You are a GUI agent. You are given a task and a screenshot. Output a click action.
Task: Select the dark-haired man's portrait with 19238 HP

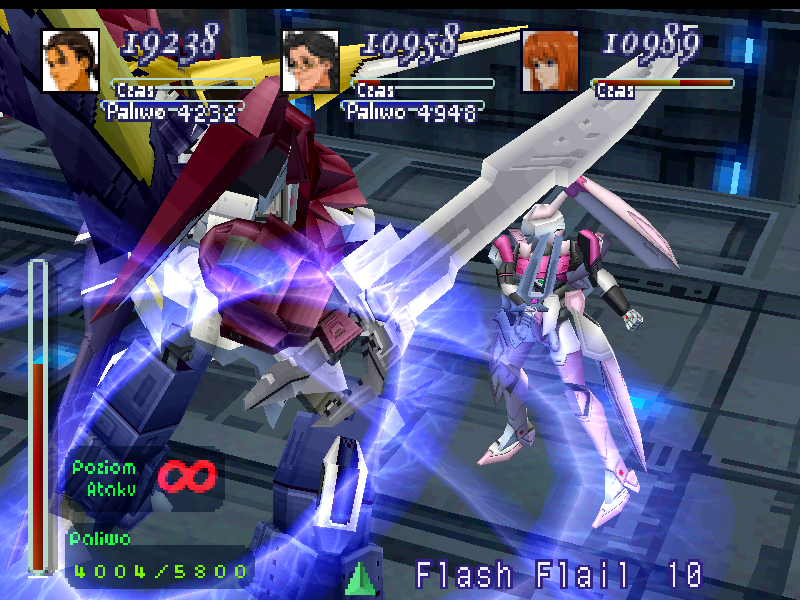coord(70,61)
